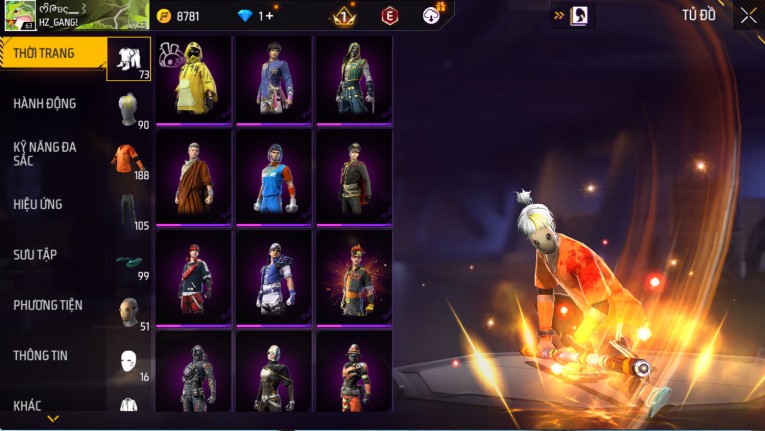The width and height of the screenshot is (765, 431).
Task: Select the white bundle set subcategory icon
Action: click(129, 59)
